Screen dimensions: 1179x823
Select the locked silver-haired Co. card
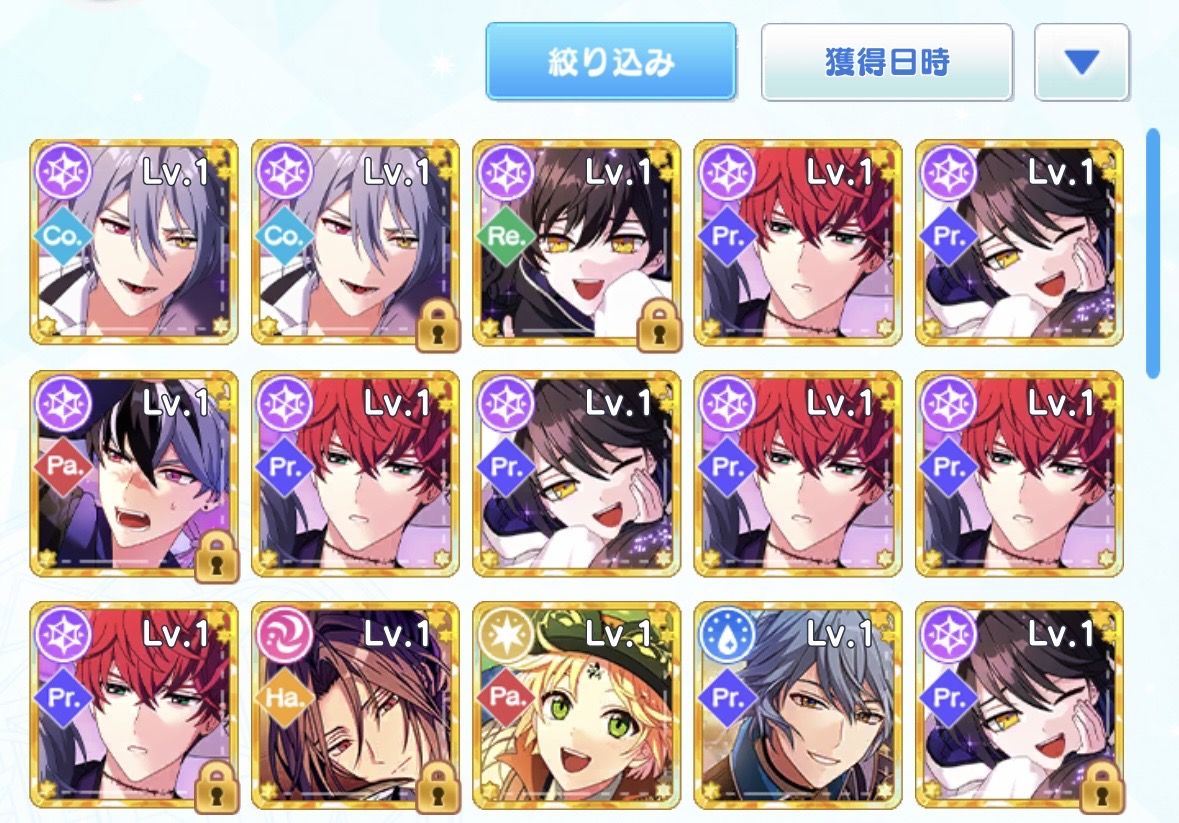(x=356, y=242)
